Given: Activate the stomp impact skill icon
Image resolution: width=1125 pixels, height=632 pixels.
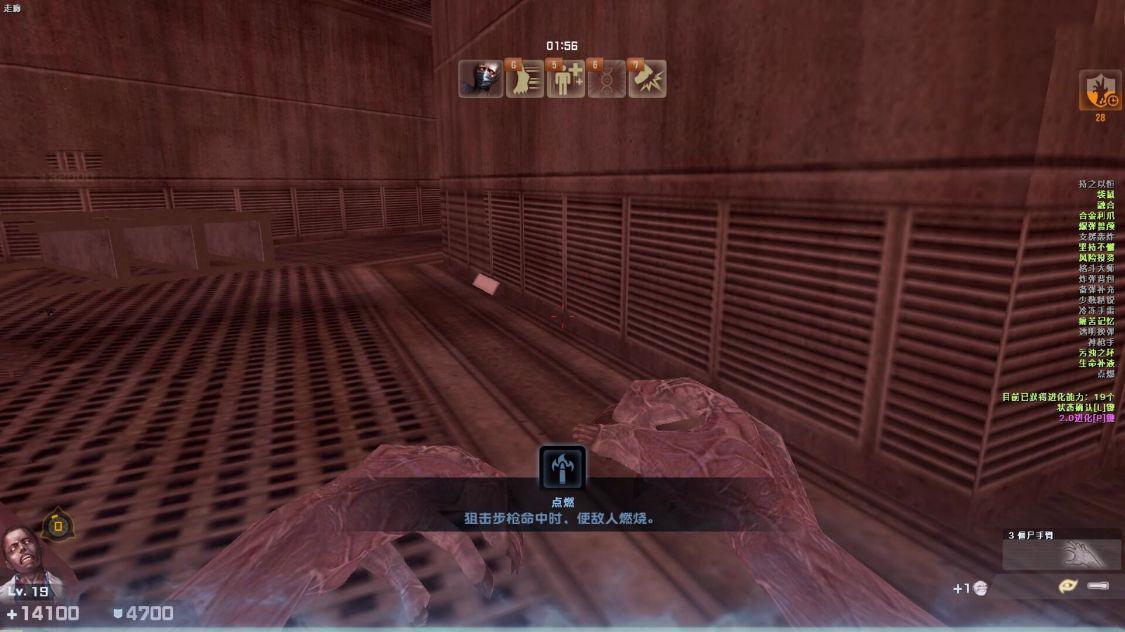Looking at the screenshot, I should [x=646, y=79].
